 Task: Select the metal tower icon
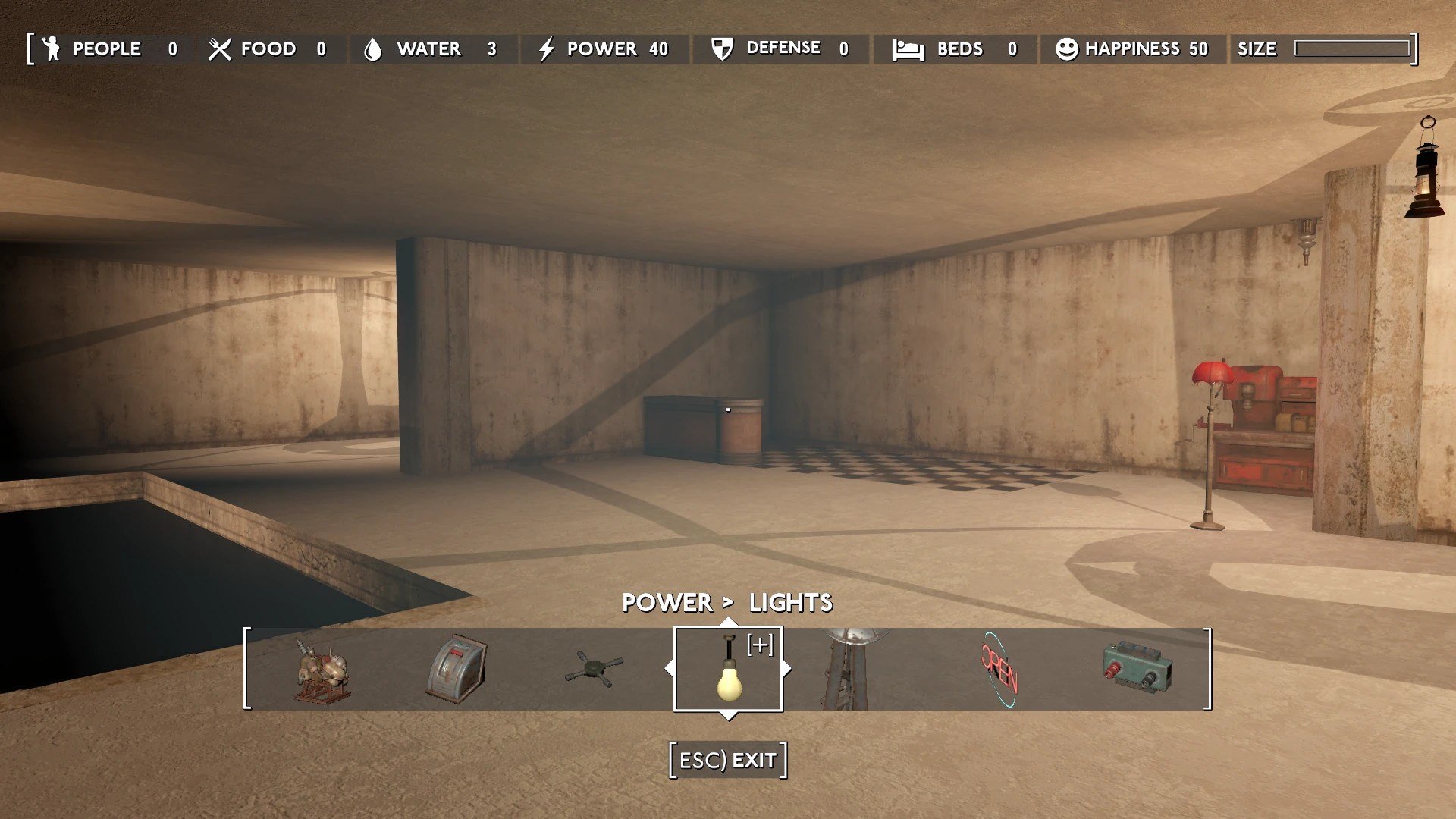pyautogui.click(x=848, y=670)
